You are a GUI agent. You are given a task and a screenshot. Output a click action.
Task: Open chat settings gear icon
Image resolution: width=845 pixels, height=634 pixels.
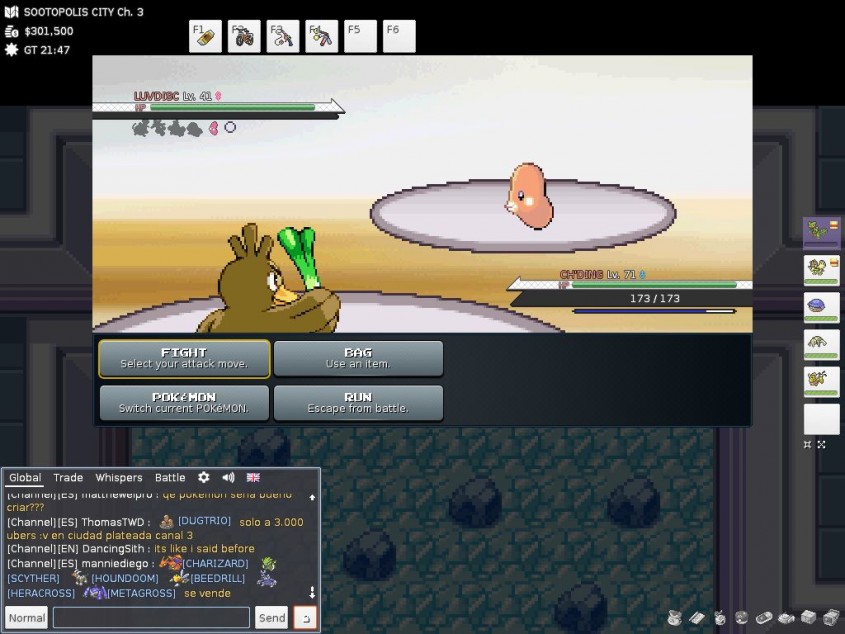[x=204, y=478]
